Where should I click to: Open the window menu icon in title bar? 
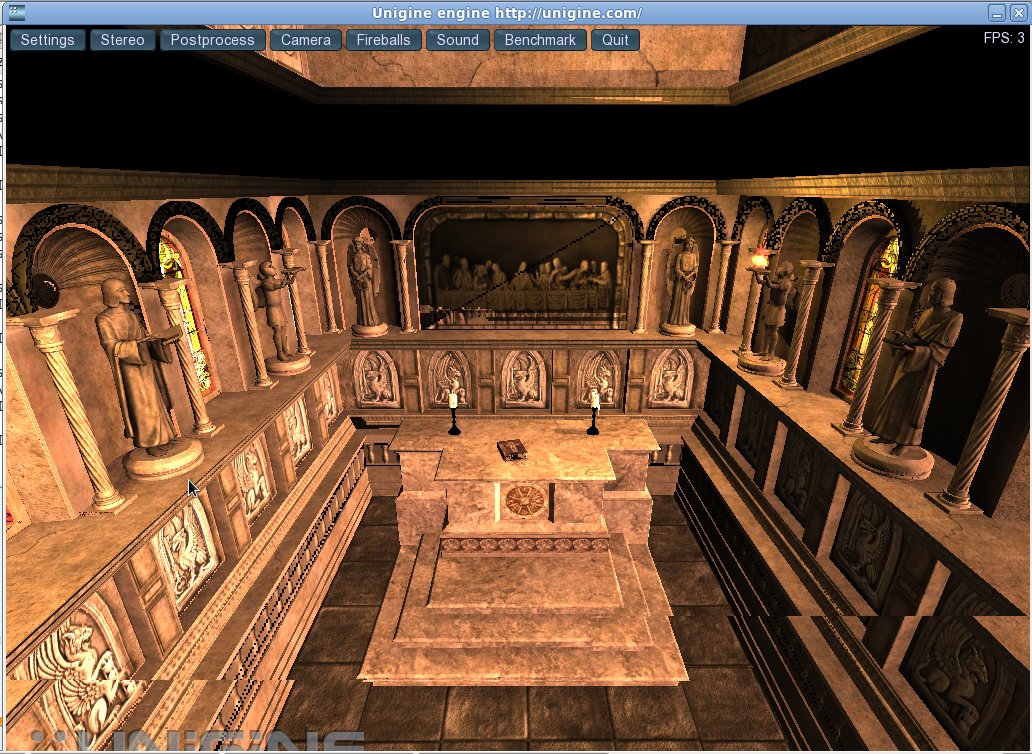click(x=16, y=13)
